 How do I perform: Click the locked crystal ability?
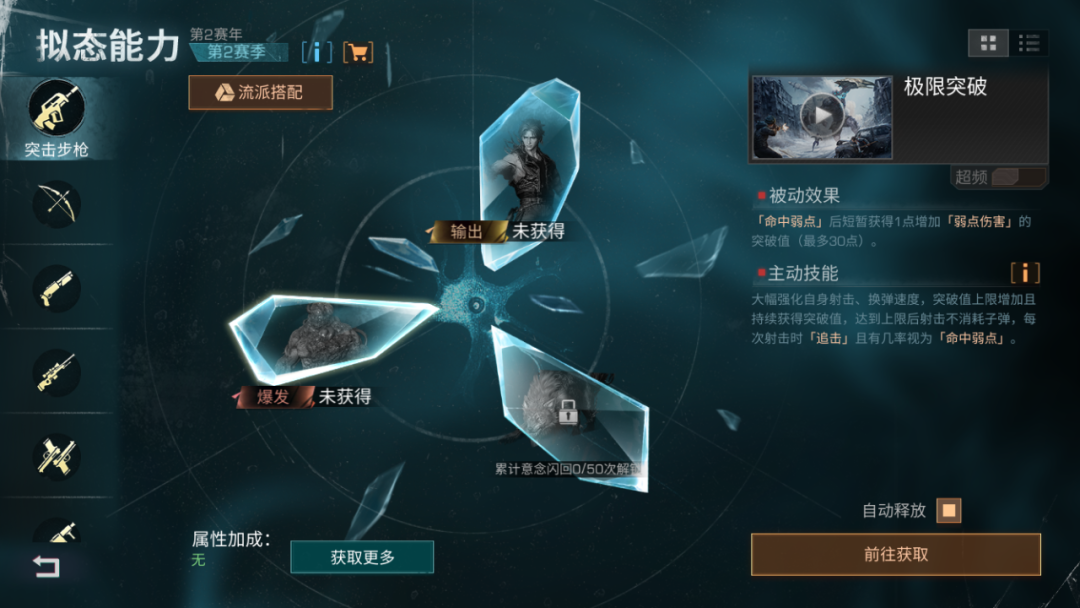568,408
